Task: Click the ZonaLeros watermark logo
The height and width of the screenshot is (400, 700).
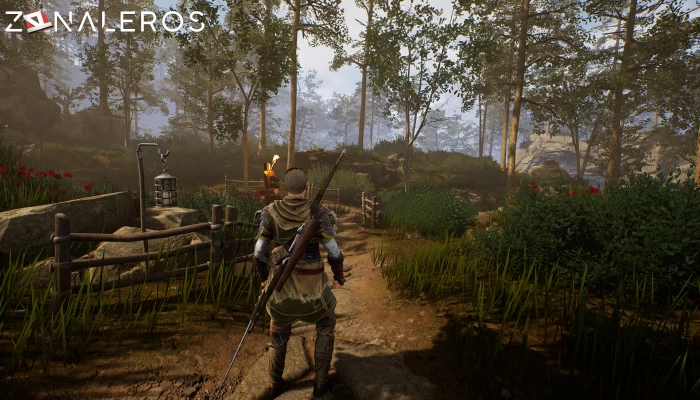Action: coord(104,21)
